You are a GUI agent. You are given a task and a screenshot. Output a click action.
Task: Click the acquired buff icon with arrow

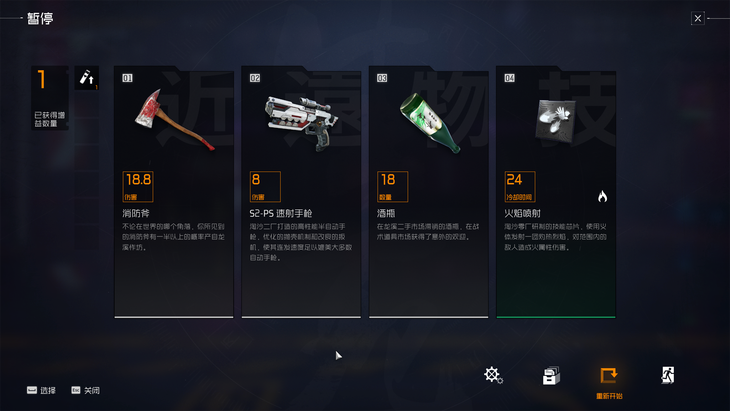point(87,78)
